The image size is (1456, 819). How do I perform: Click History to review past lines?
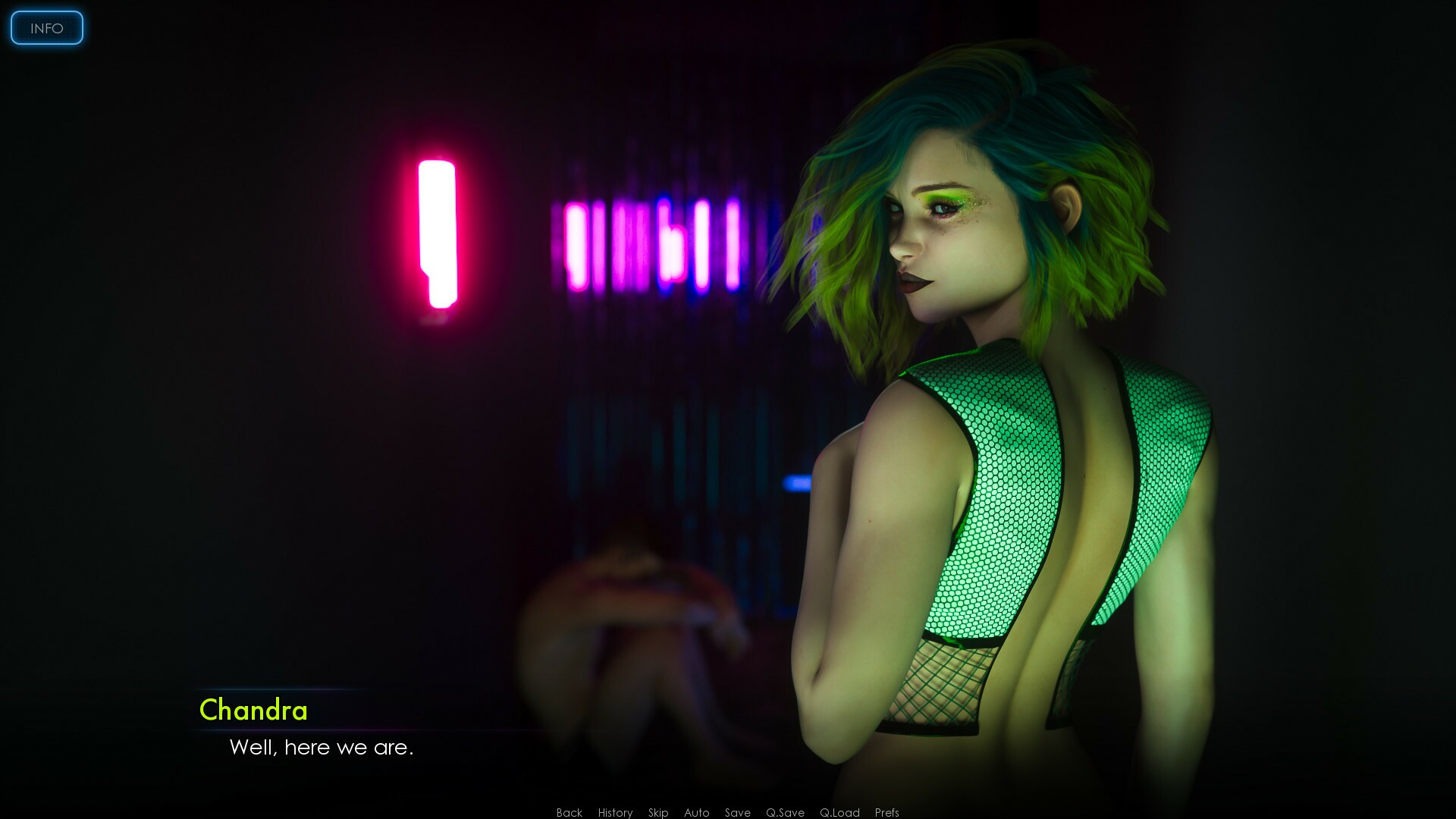pos(615,812)
